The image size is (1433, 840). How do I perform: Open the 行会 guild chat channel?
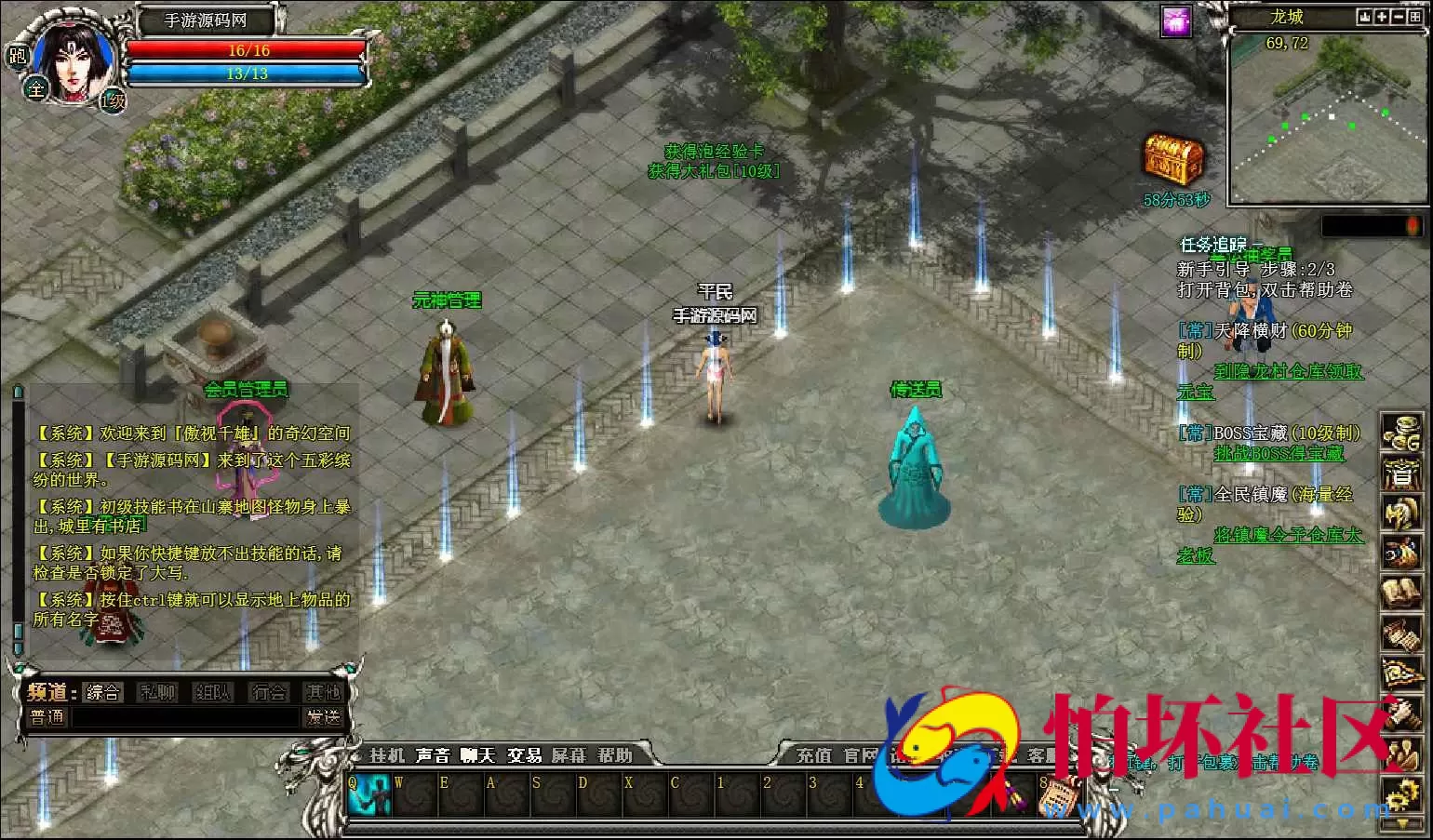click(269, 692)
